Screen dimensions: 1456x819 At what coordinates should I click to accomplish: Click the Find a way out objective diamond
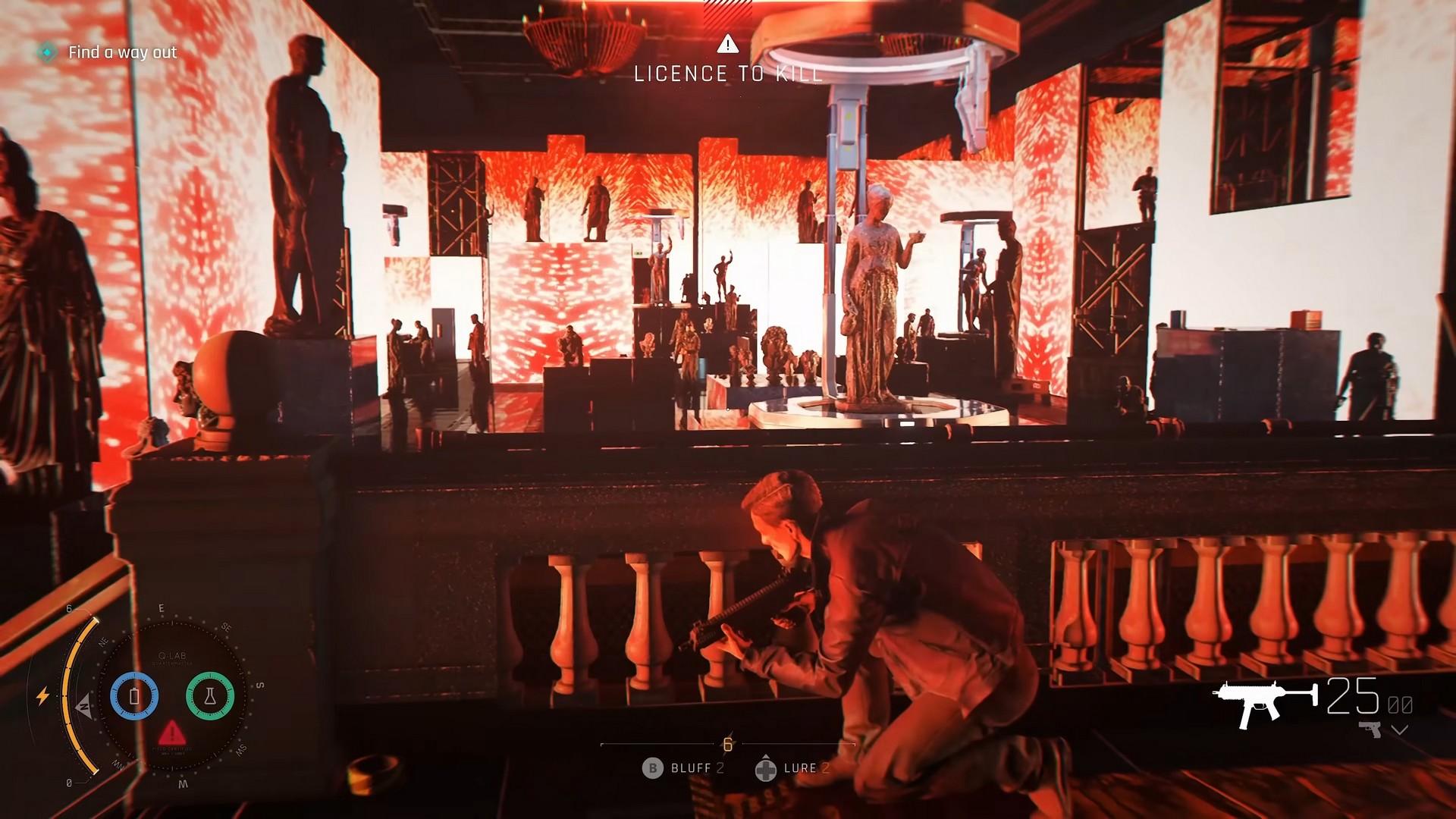pos(48,53)
